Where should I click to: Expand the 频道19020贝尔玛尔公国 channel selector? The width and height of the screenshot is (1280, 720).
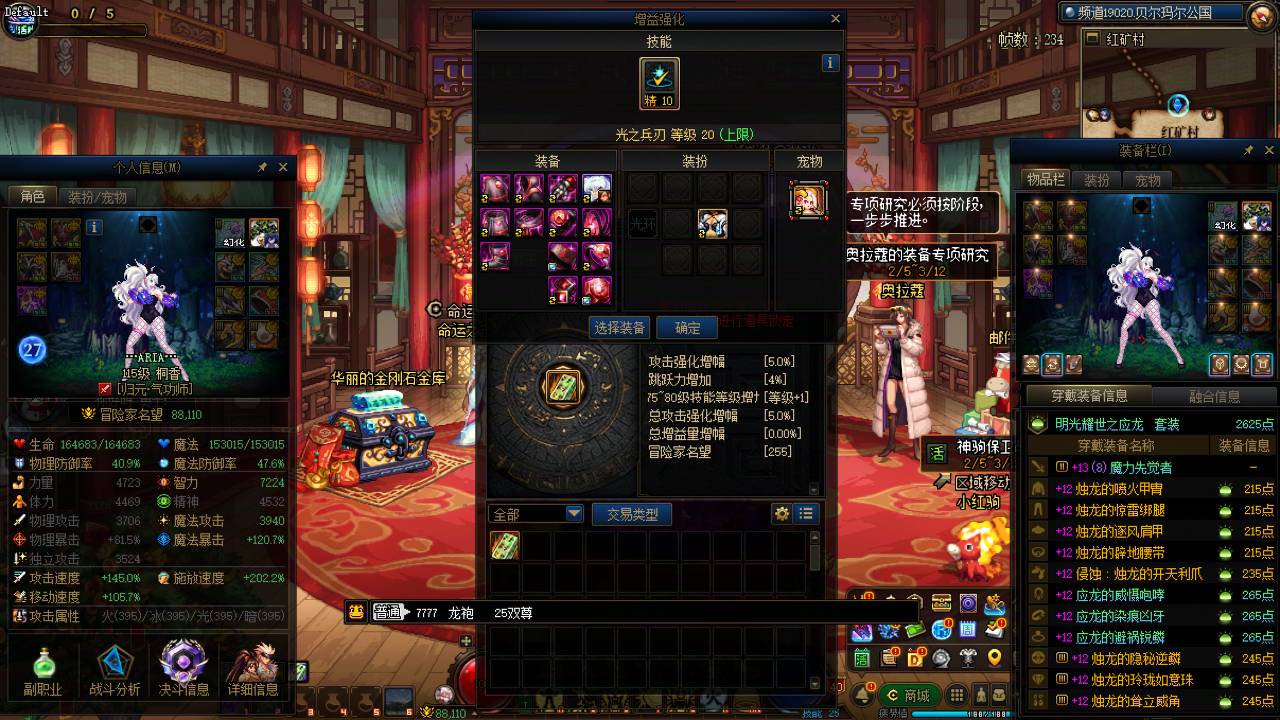click(1150, 13)
